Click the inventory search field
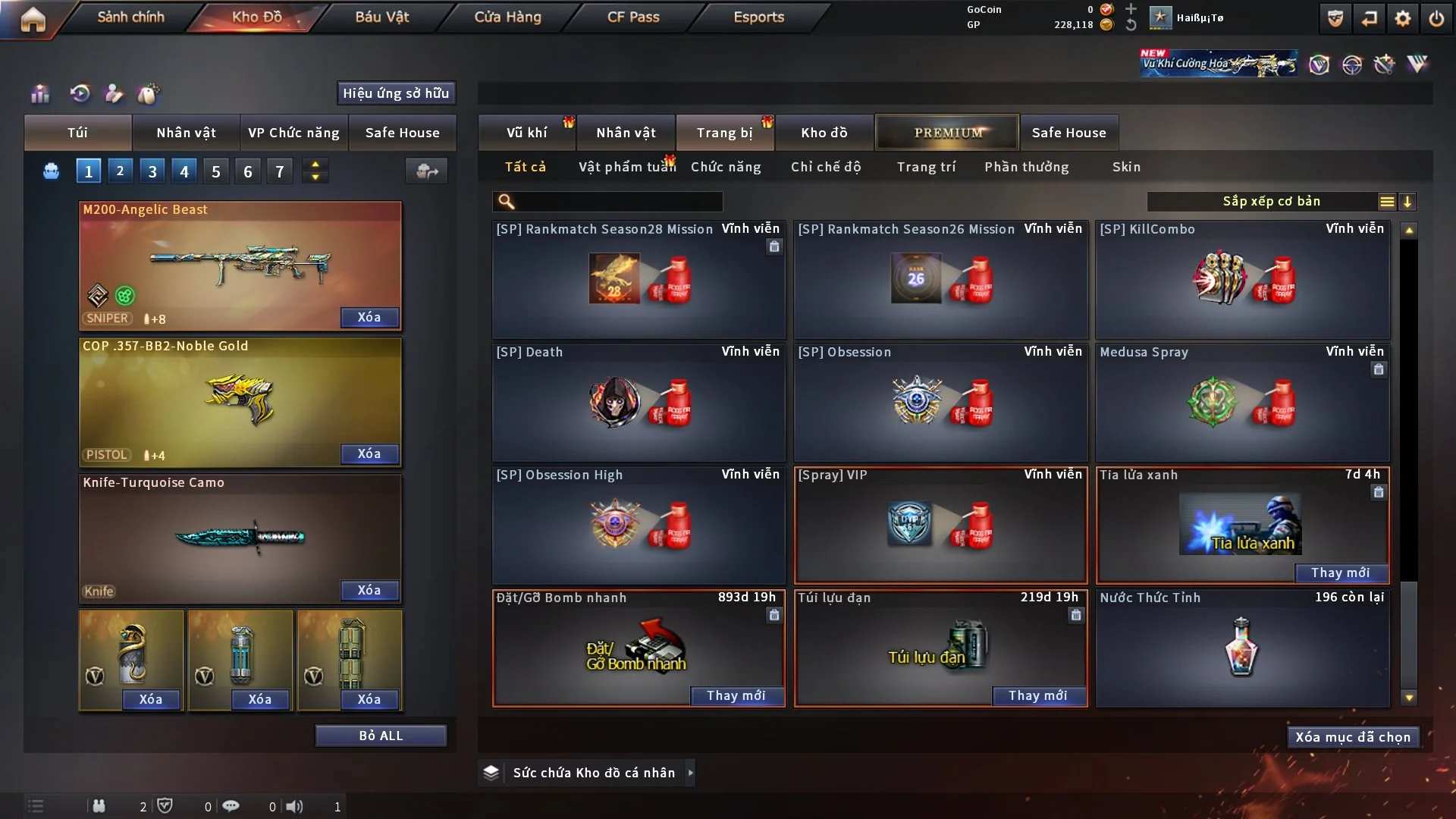This screenshot has width=1456, height=819. [618, 201]
